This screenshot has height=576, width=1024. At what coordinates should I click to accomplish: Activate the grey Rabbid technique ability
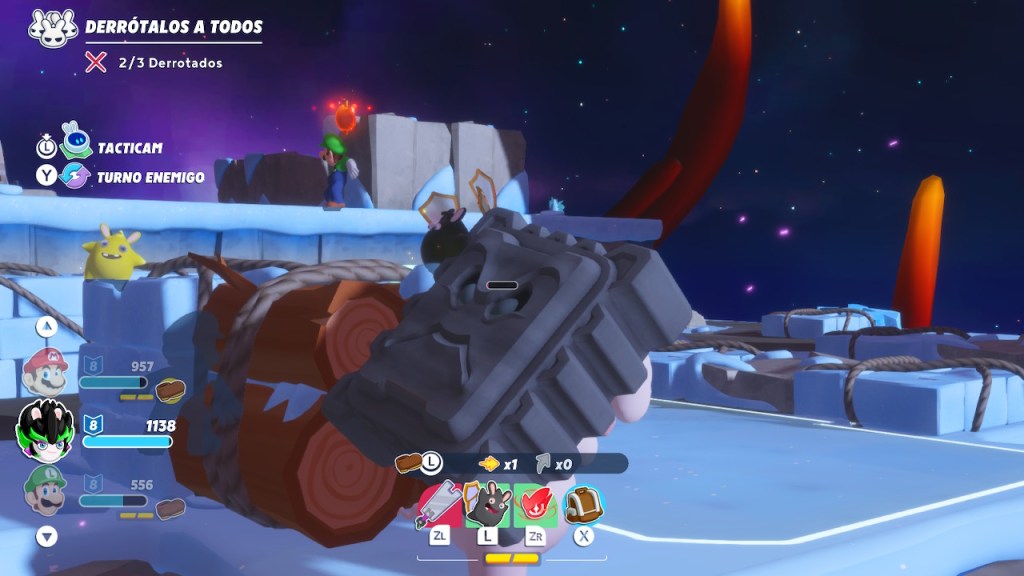(487, 505)
